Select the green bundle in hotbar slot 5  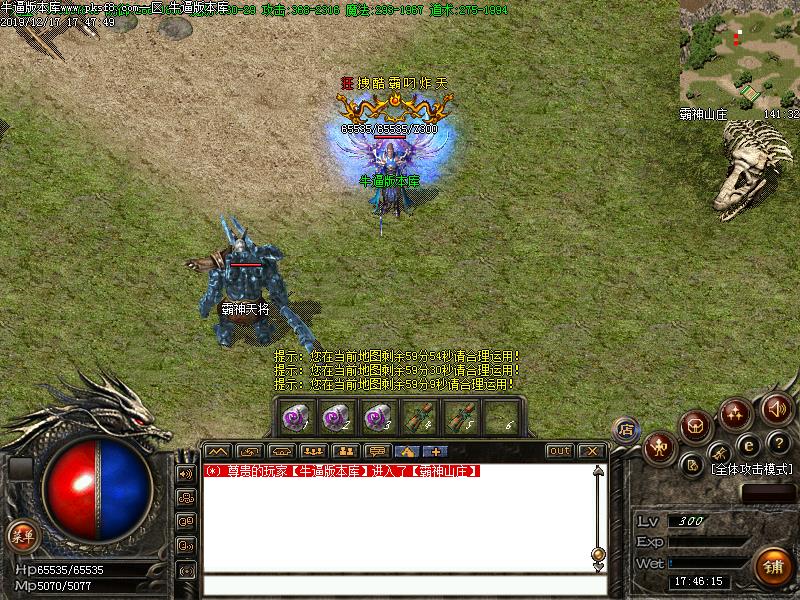(458, 414)
